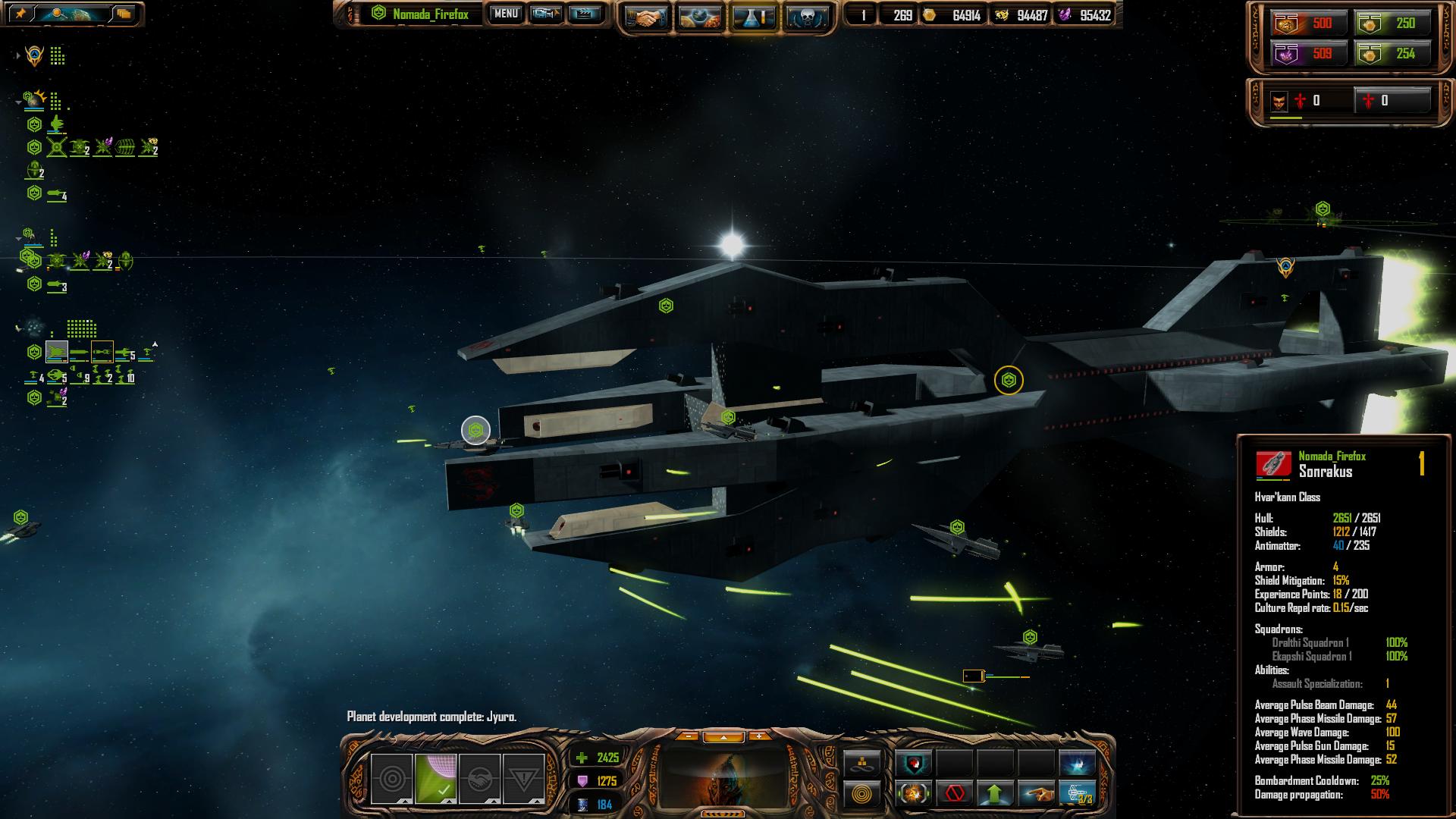Activate the explosion attack command icon
Viewport: 1456px width, 819px height.
point(914,794)
